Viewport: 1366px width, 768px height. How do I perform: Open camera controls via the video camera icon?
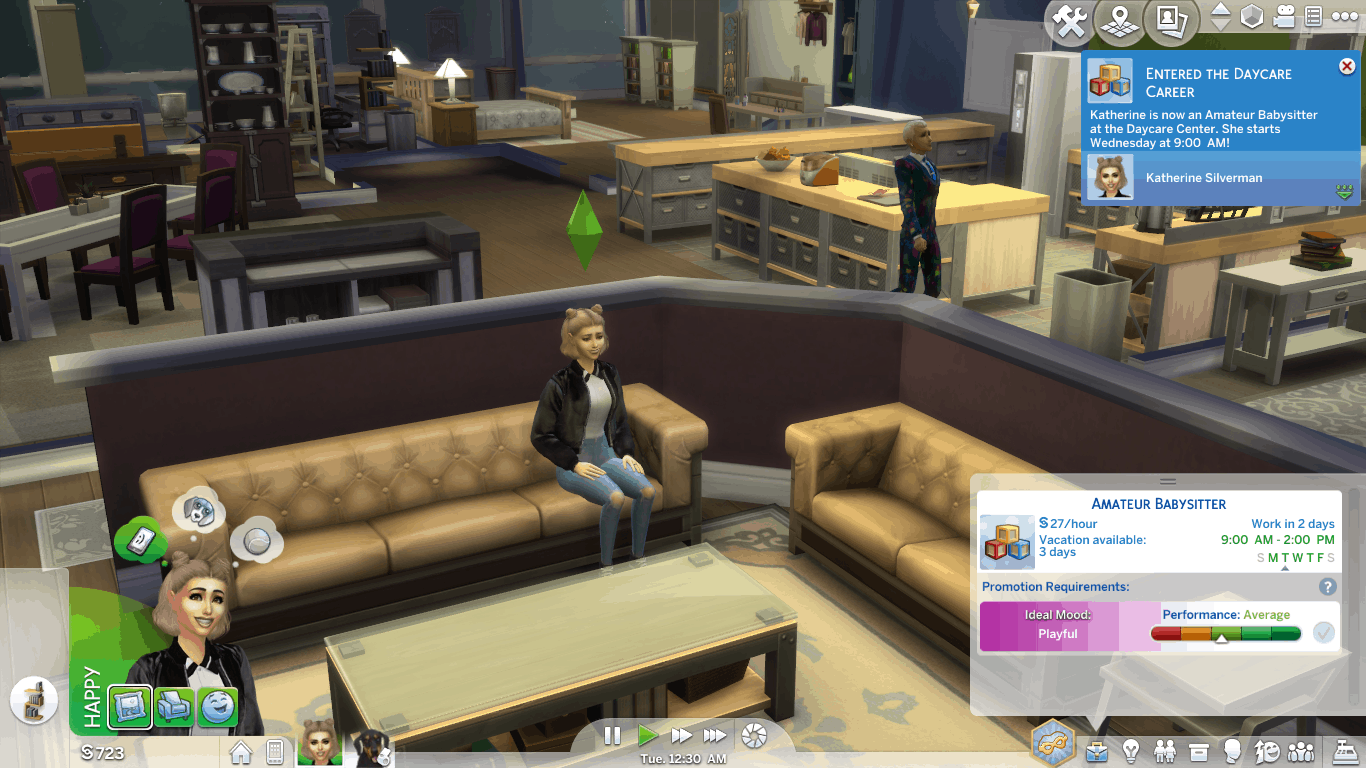click(1284, 17)
